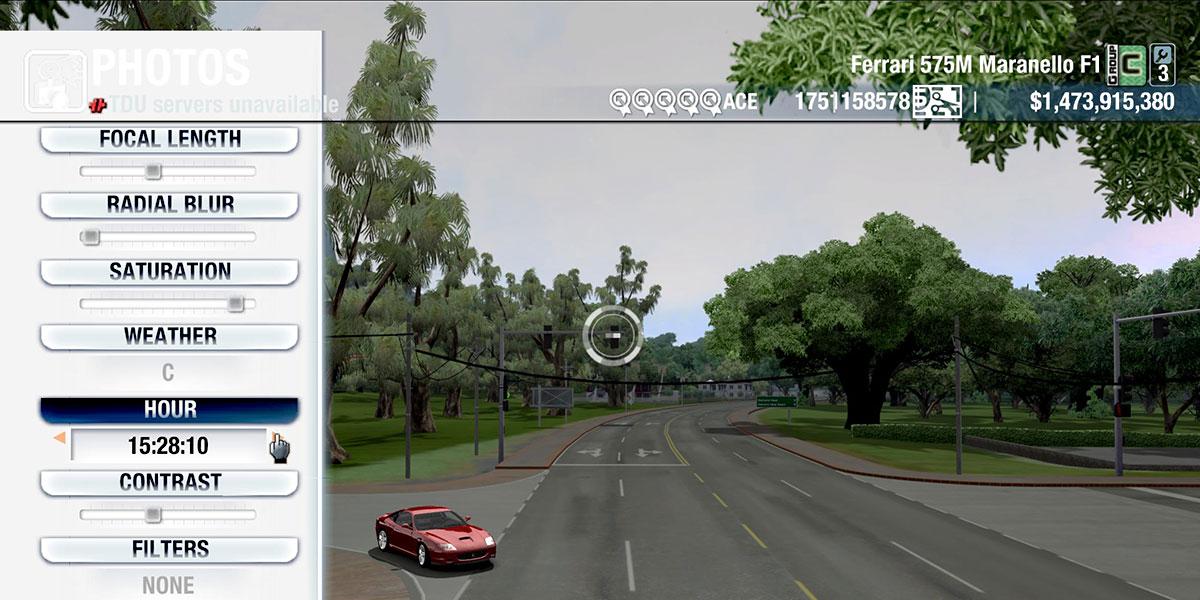Image resolution: width=1200 pixels, height=600 pixels.
Task: Click the contrast slider handle
Action: (153, 514)
